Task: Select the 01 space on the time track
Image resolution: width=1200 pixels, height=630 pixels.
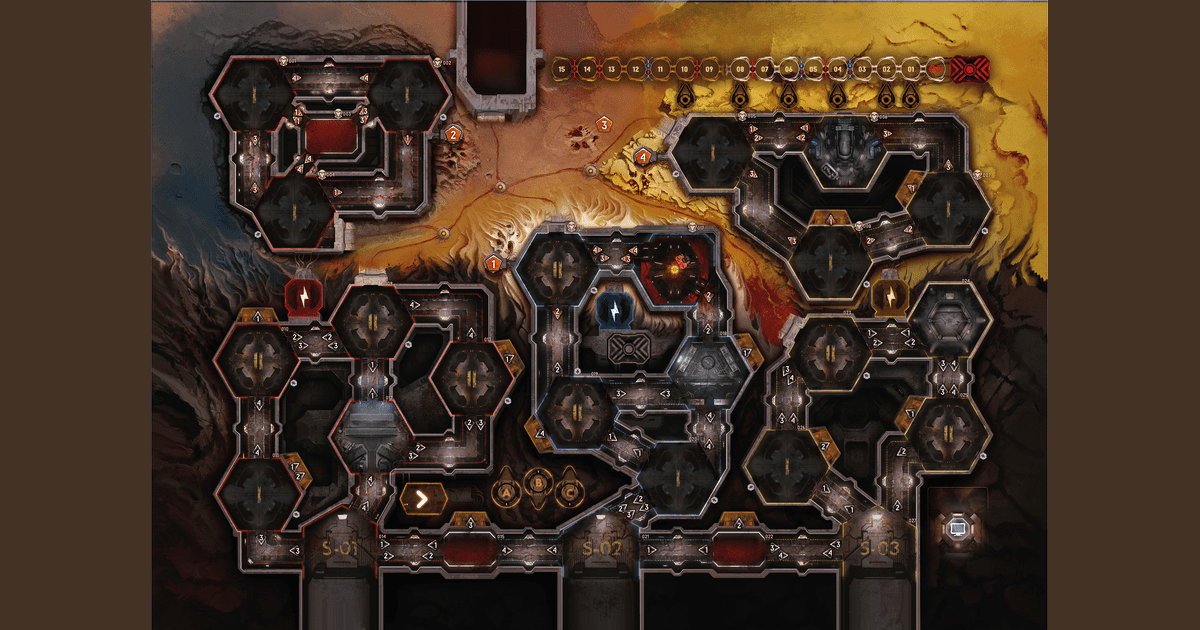Action: coord(911,69)
